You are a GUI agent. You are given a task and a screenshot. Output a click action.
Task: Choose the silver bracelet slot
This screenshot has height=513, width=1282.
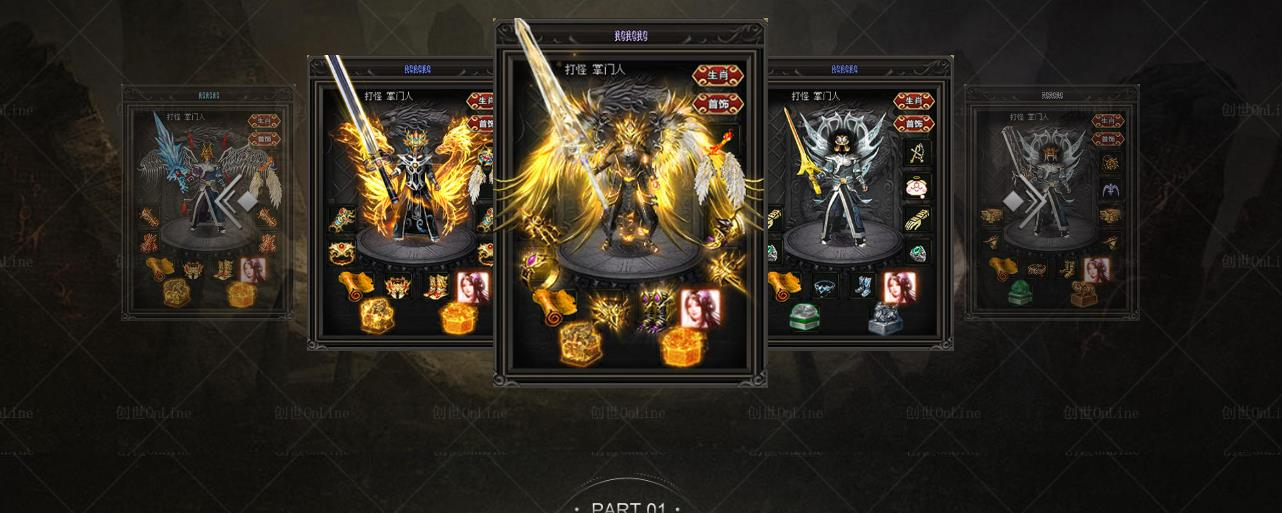[x=825, y=288]
